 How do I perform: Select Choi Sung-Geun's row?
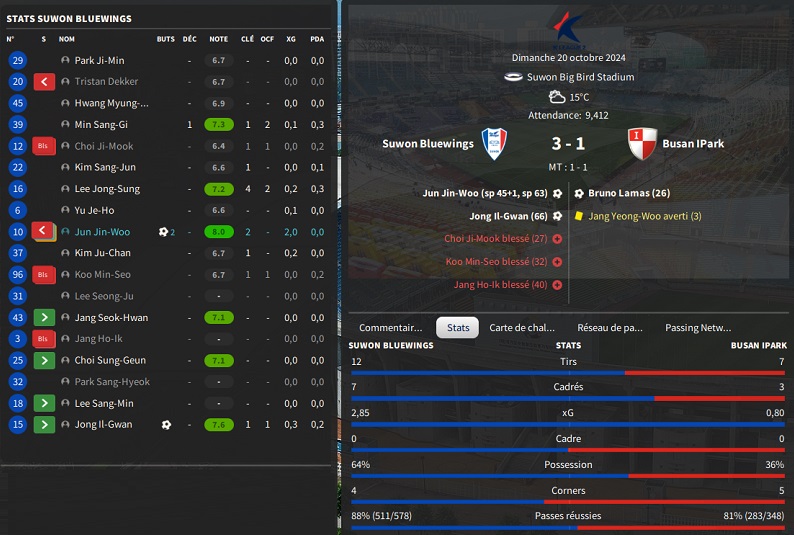coord(110,360)
